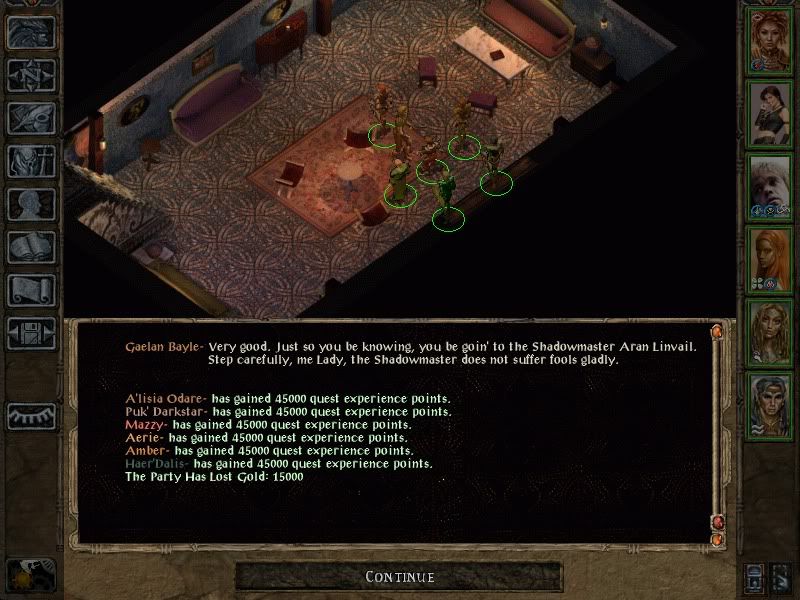Open game options with the floppy disk button

click(x=31, y=333)
